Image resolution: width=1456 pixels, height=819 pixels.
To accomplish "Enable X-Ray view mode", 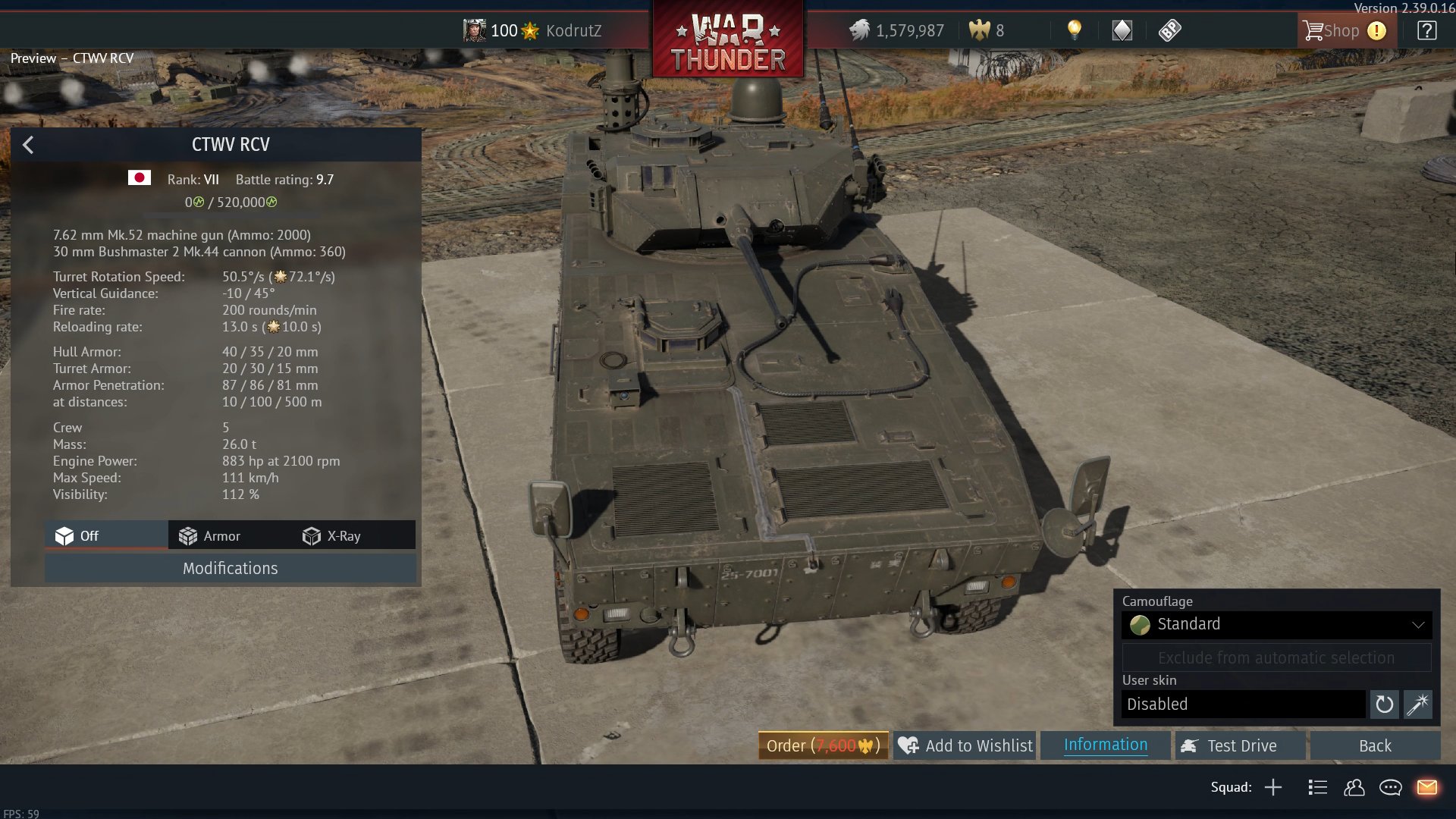I will coord(332,536).
